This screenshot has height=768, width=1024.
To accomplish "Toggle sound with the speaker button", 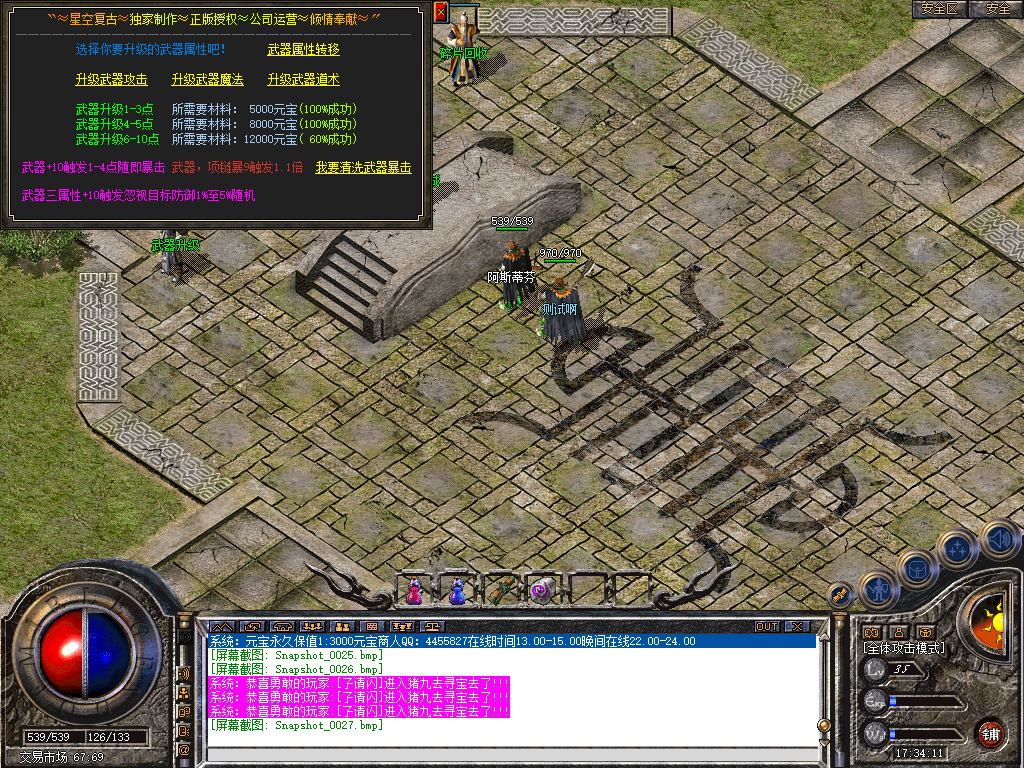I will [999, 540].
